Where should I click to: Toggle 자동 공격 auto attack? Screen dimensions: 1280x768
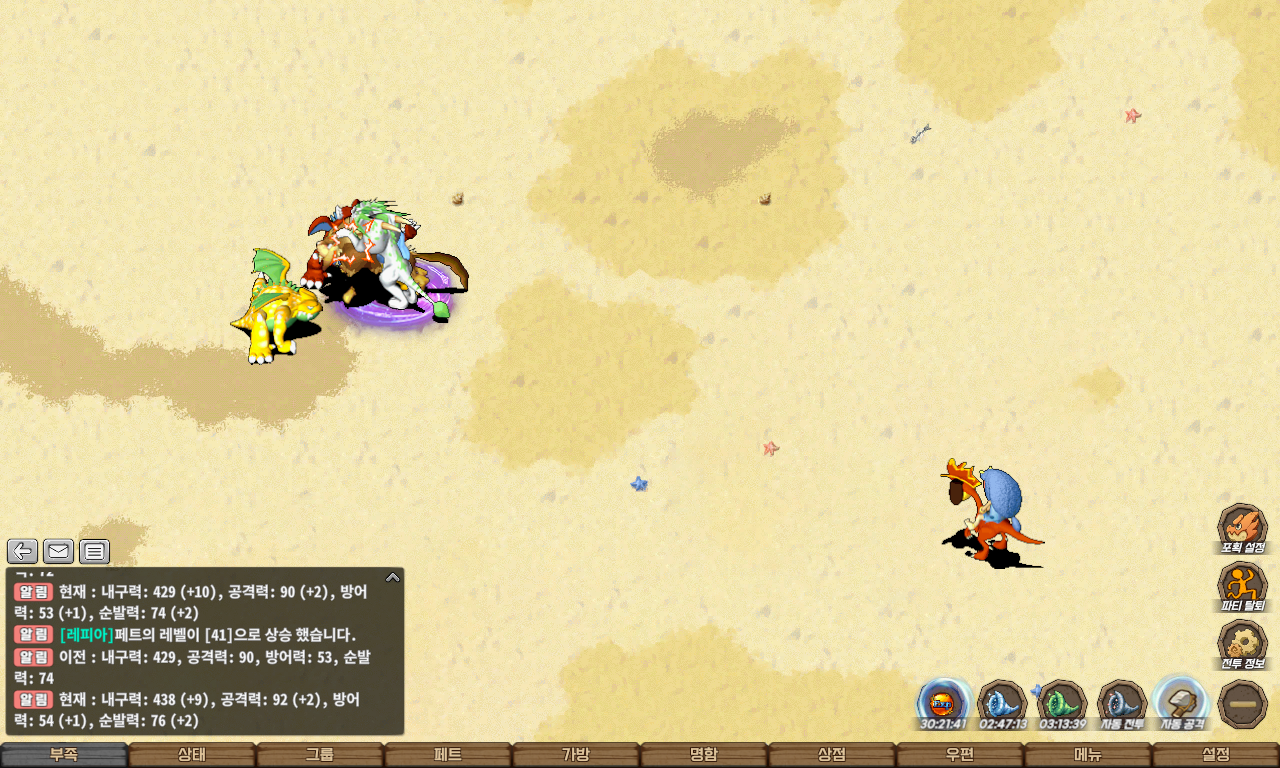(1182, 703)
